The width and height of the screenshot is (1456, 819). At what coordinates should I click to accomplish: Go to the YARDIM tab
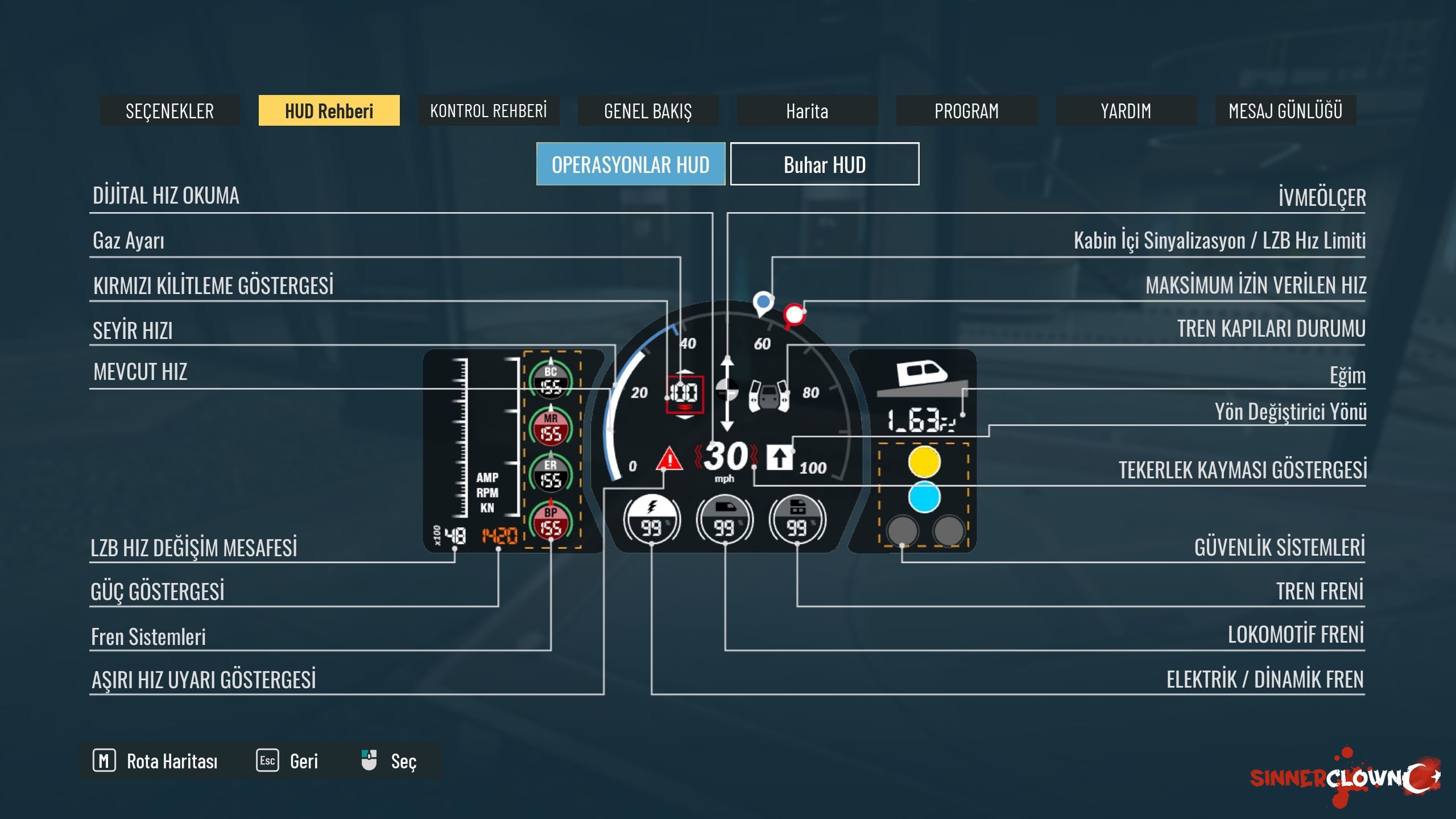coord(1126,110)
